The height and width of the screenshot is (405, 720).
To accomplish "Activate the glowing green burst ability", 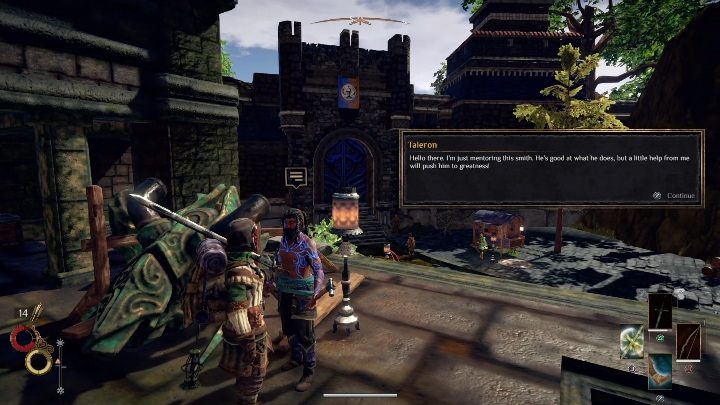I will tap(632, 342).
